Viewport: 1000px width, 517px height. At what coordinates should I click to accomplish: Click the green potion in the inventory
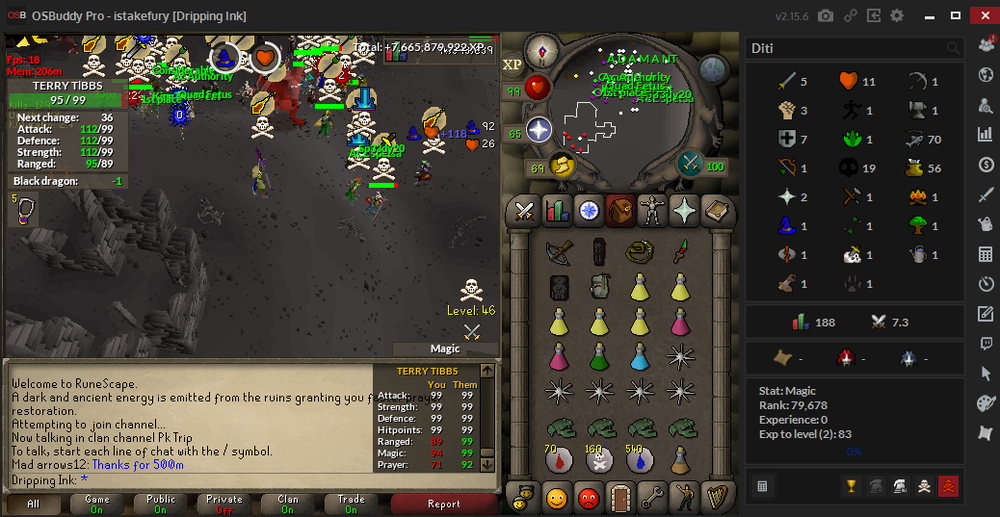coord(599,356)
